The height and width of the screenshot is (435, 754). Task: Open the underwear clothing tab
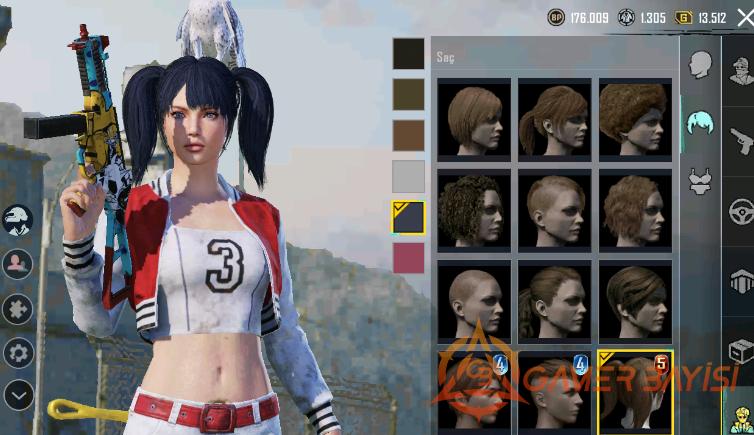click(x=699, y=181)
